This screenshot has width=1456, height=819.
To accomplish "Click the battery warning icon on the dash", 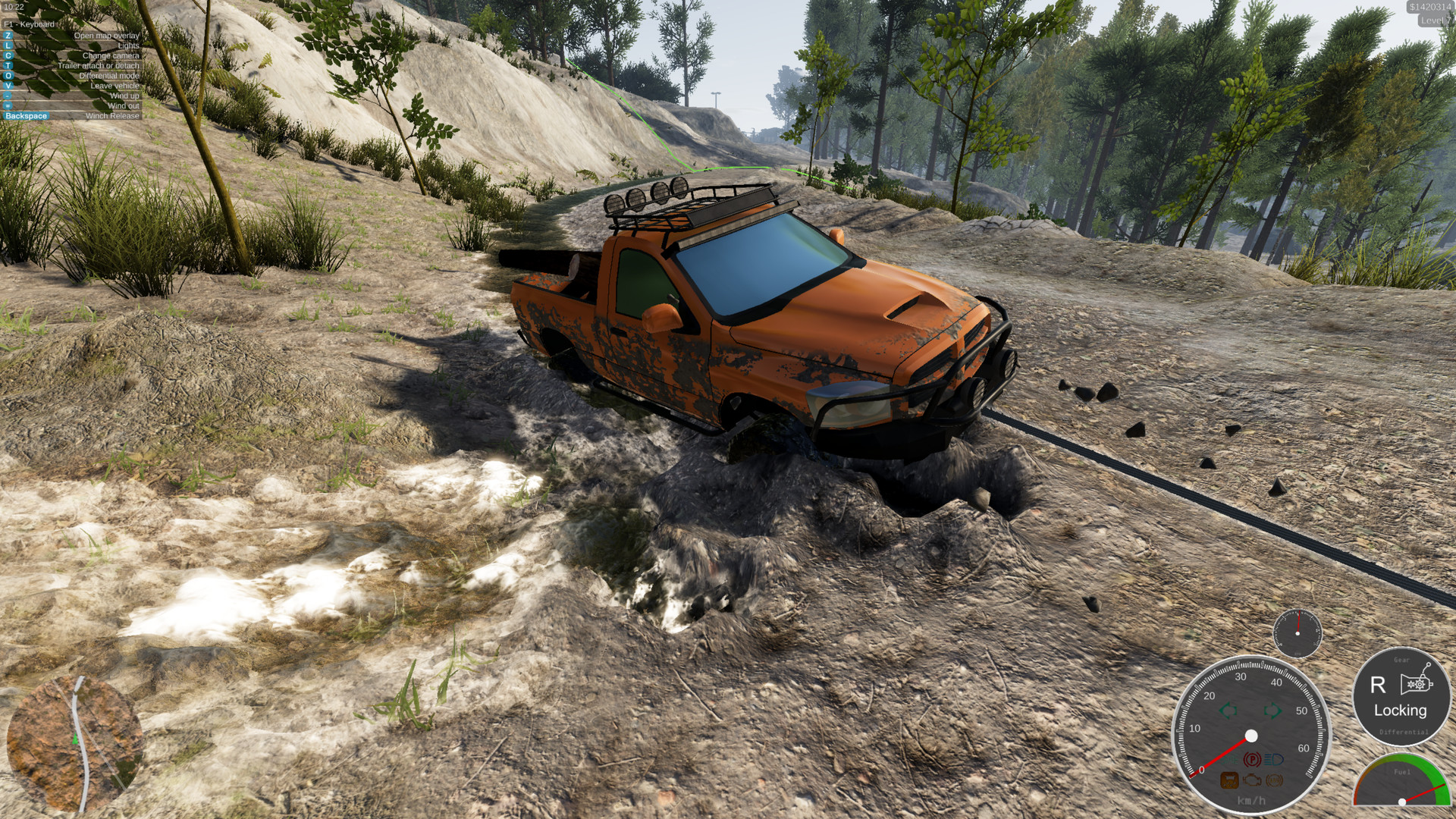I will (x=1229, y=781).
